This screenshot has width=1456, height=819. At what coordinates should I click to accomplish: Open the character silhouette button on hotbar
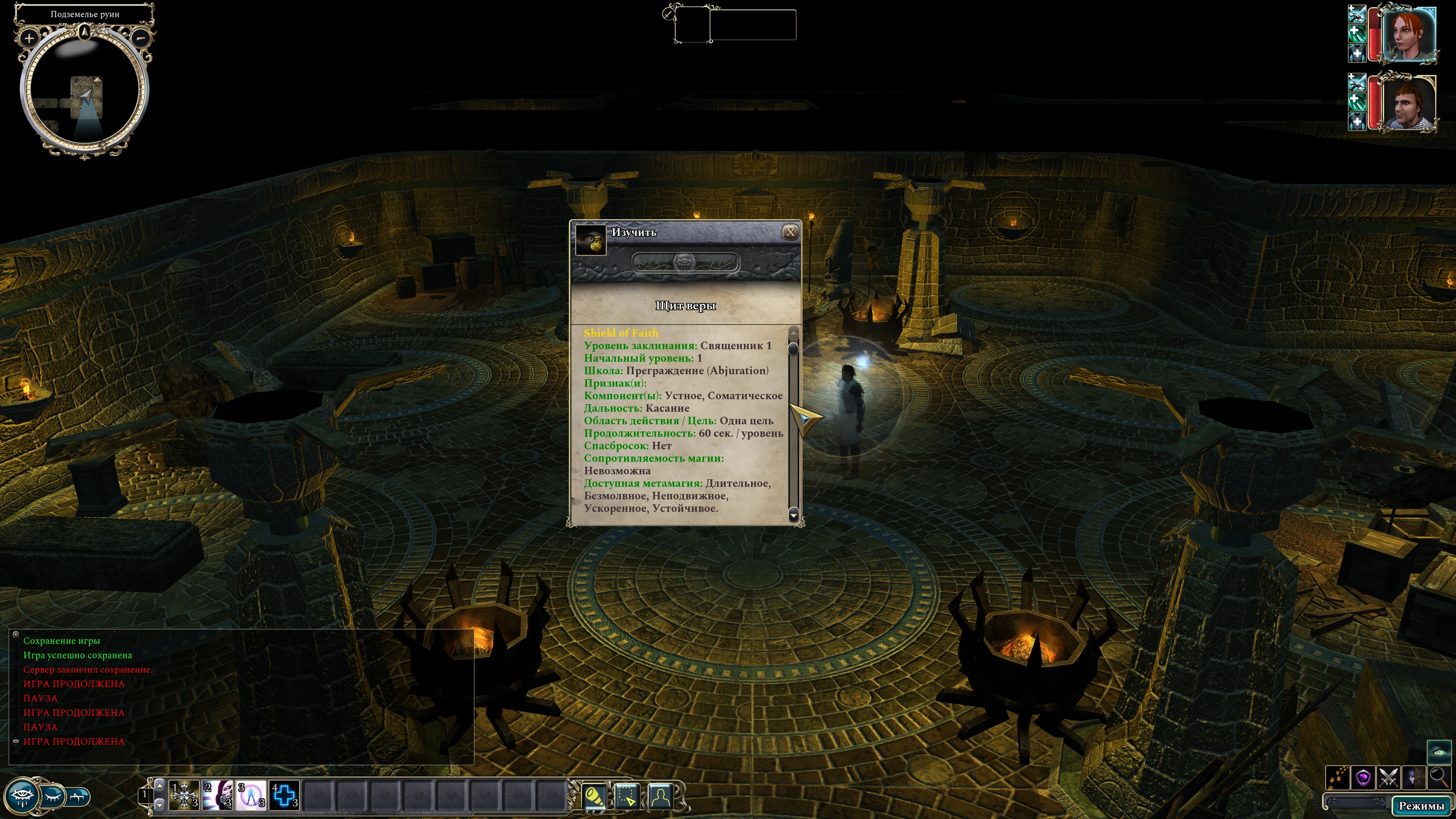pos(661,796)
